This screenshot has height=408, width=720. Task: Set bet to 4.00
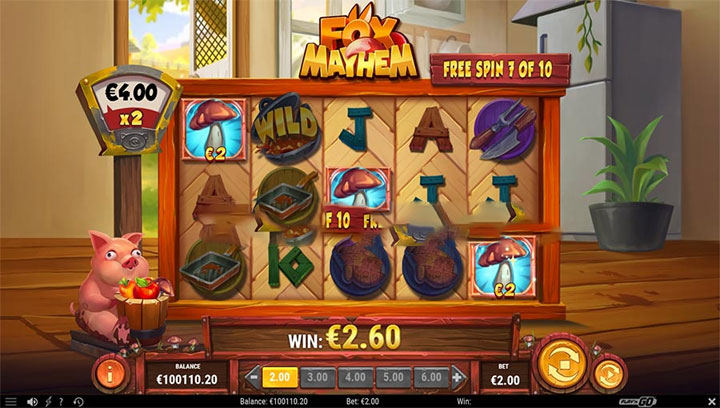click(355, 376)
